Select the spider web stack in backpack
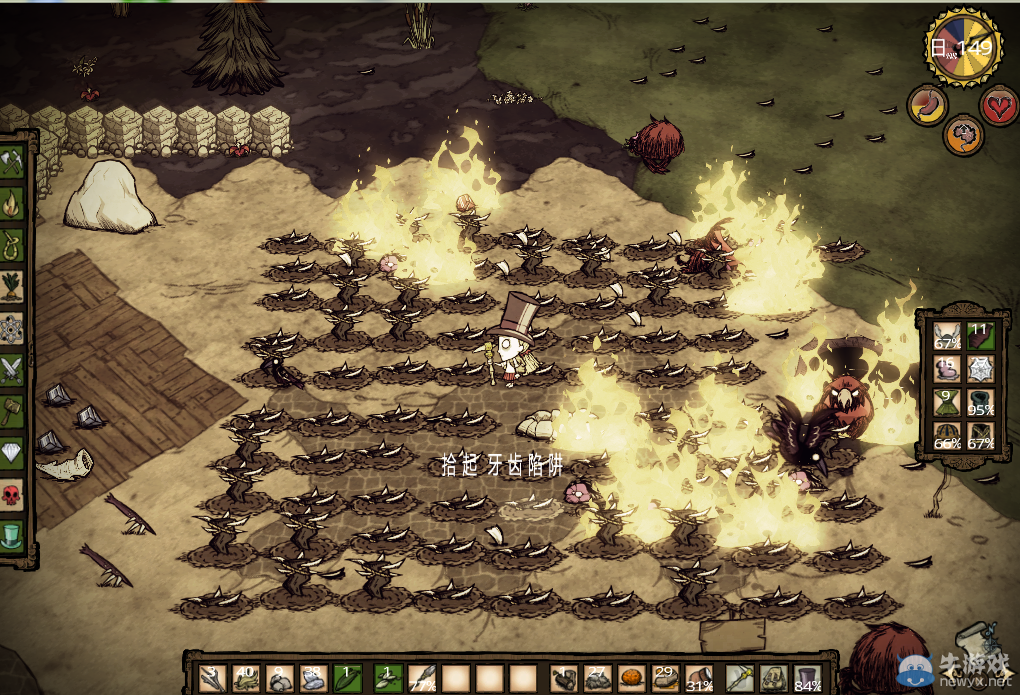Screen dimensions: 1020x695 pos(981,369)
